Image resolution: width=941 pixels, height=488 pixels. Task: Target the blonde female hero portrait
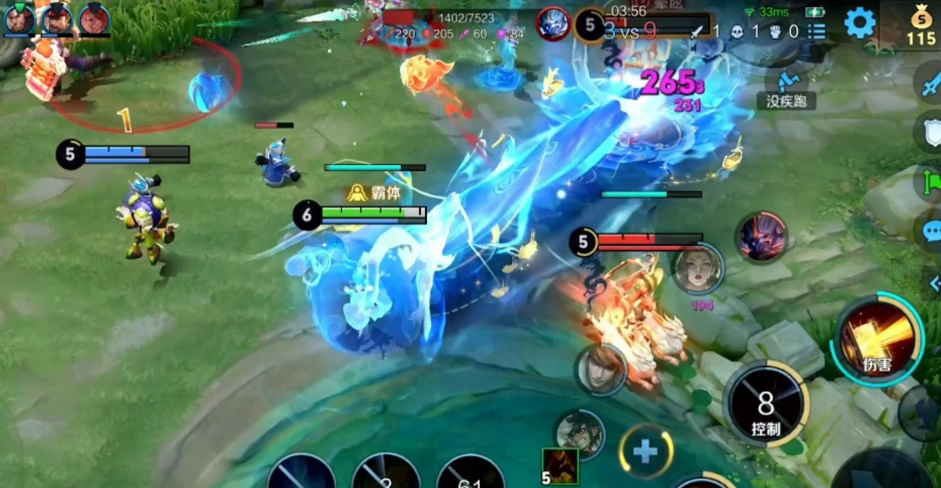[x=698, y=268]
